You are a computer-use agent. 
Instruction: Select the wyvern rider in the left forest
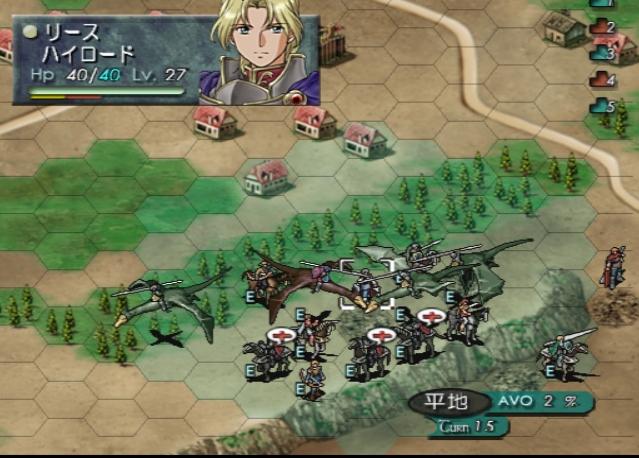(x=150, y=300)
